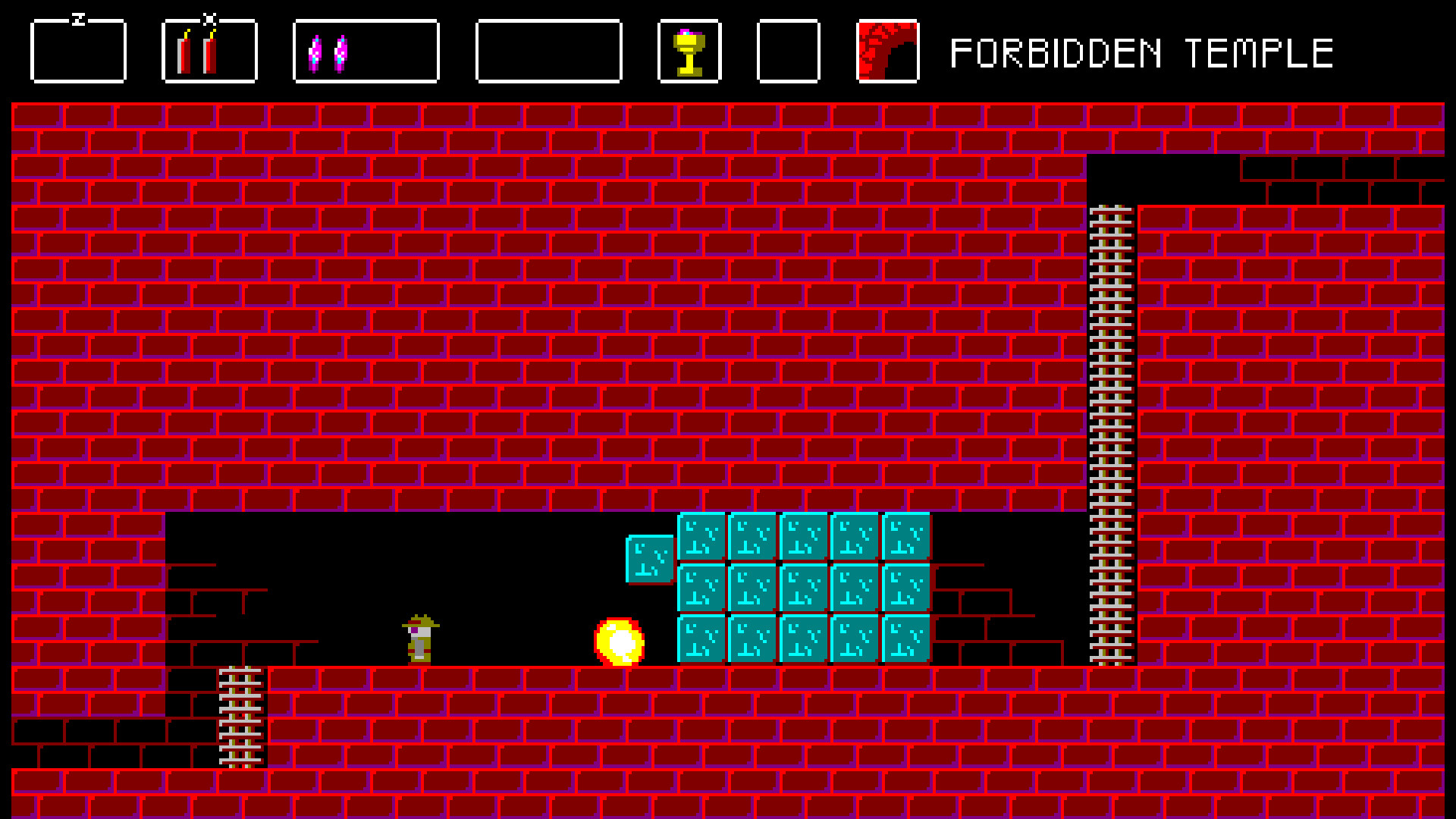Viewport: 1456px width, 819px height.
Task: Toggle the wide empty inventory slot
Action: 548,52
